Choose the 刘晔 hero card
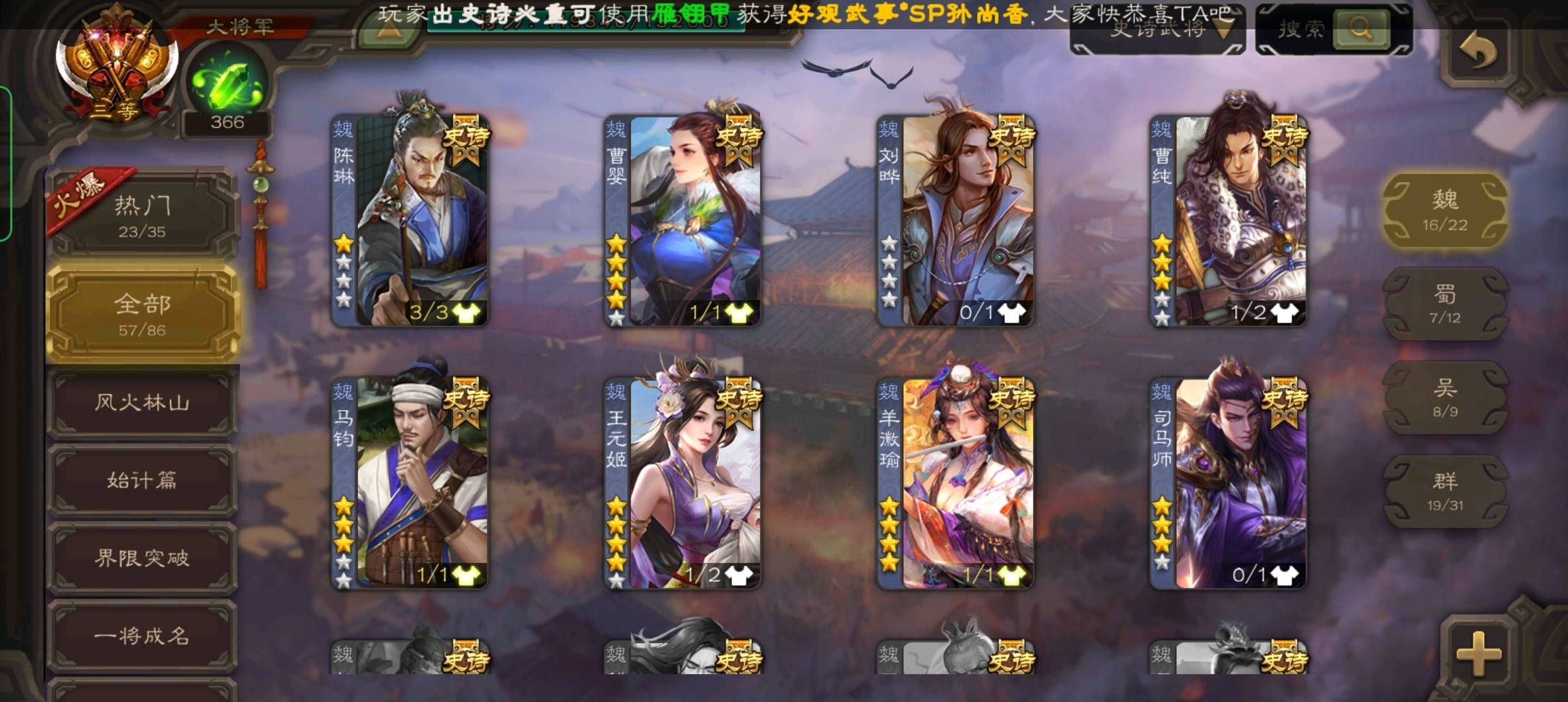Screen dimensions: 1568x702 tap(956, 221)
